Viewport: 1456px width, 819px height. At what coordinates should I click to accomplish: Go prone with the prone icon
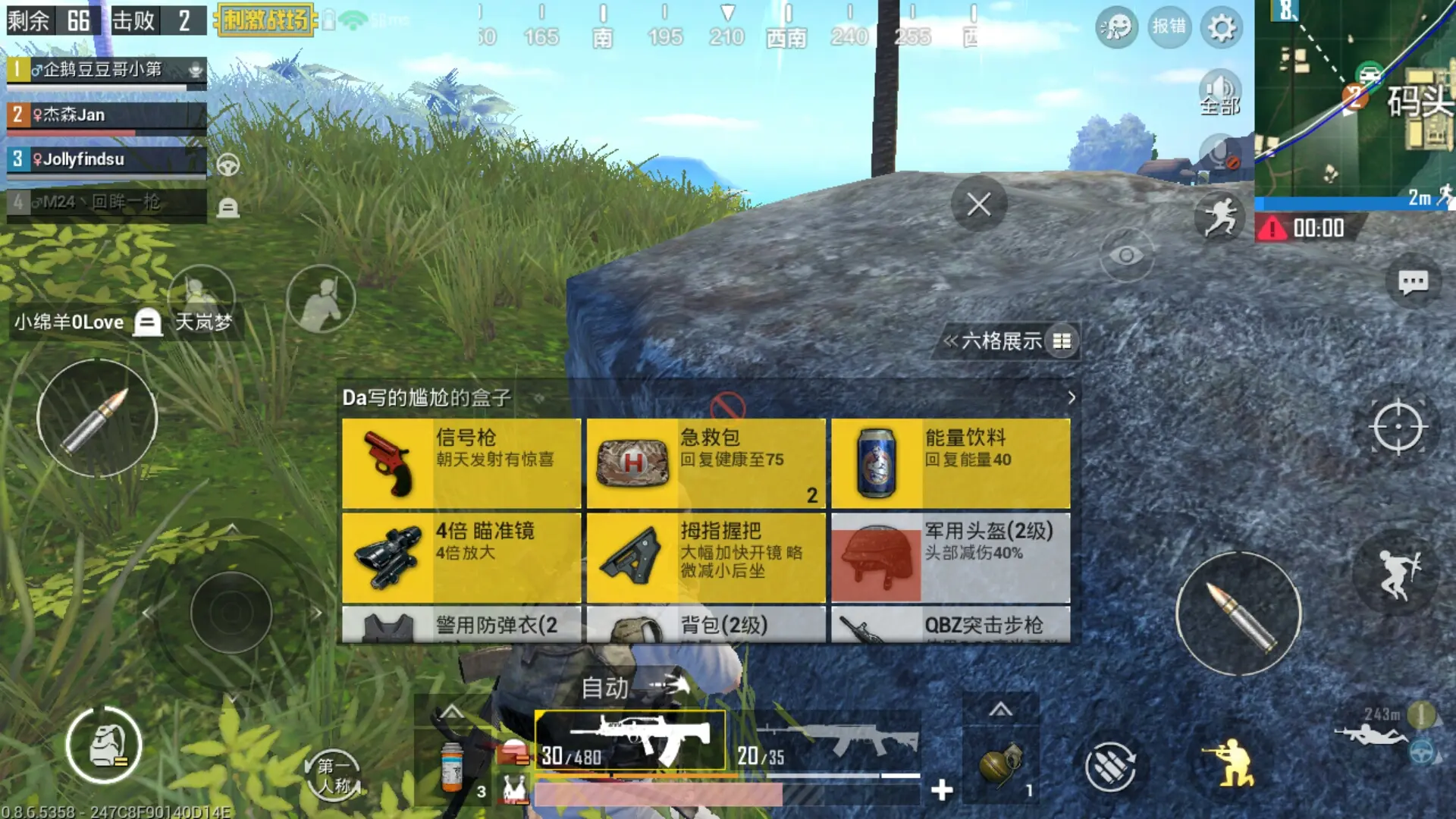point(1371,734)
